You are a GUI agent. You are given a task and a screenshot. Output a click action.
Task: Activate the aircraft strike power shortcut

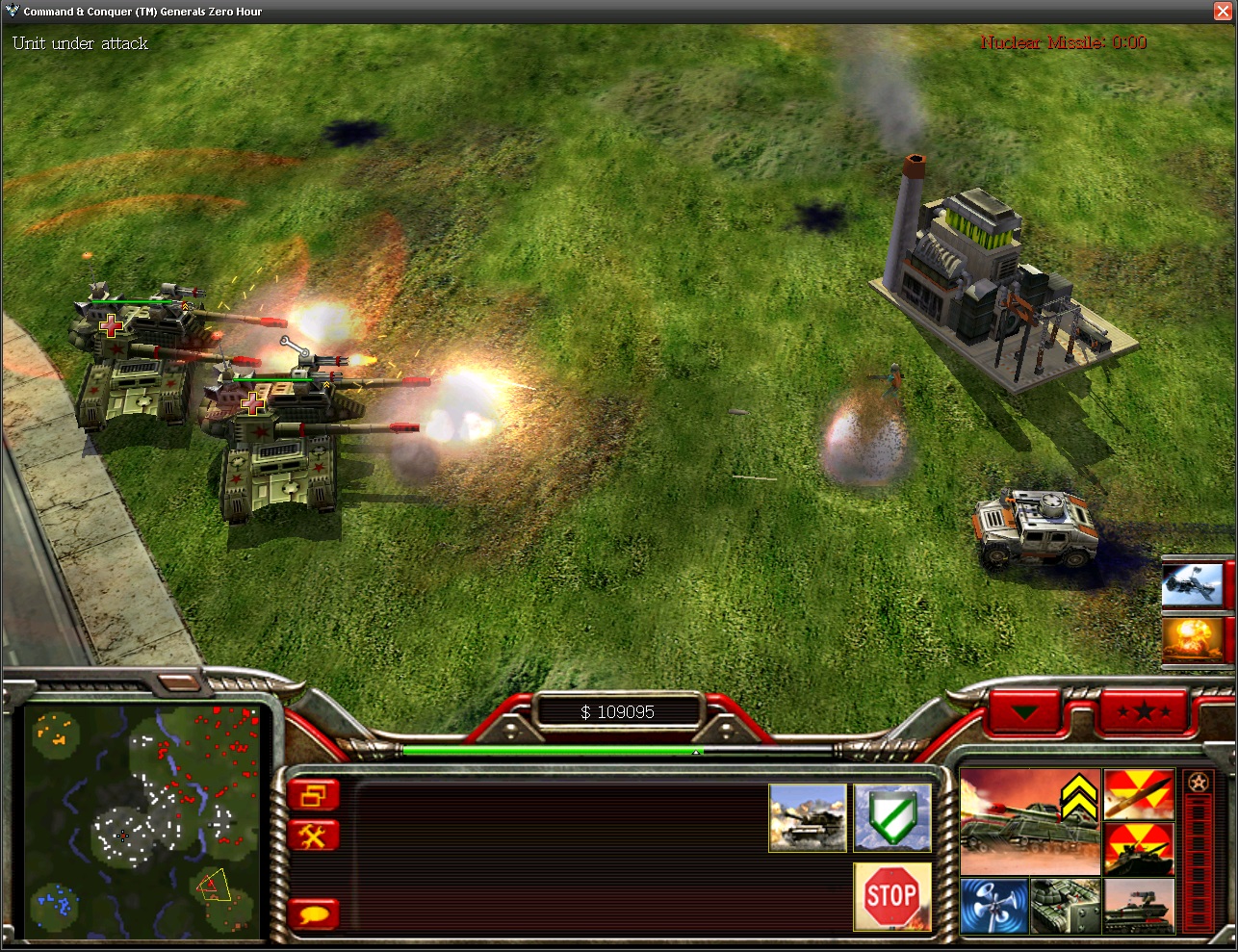1193,584
